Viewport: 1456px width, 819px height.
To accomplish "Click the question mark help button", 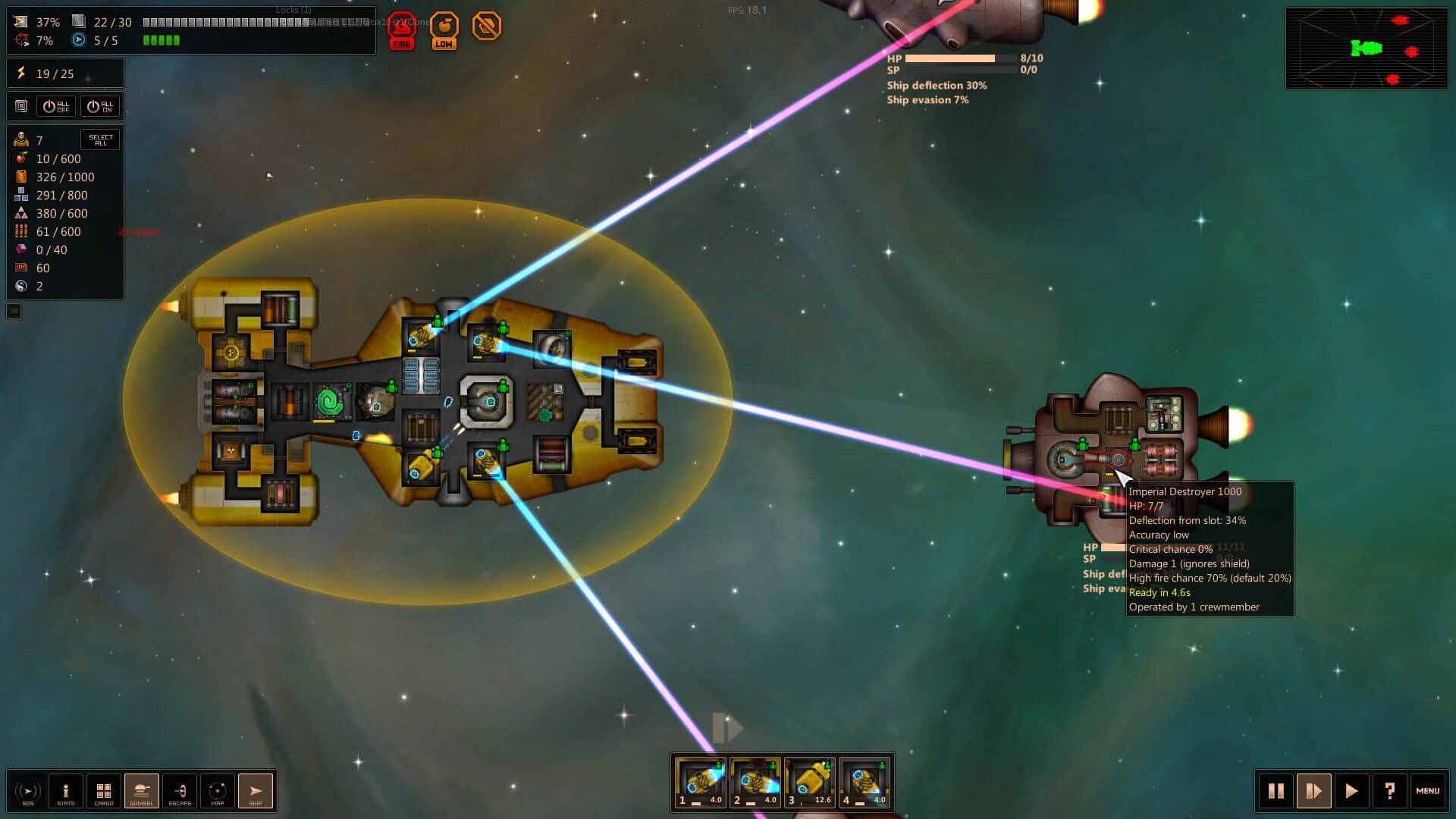I will pyautogui.click(x=1390, y=791).
